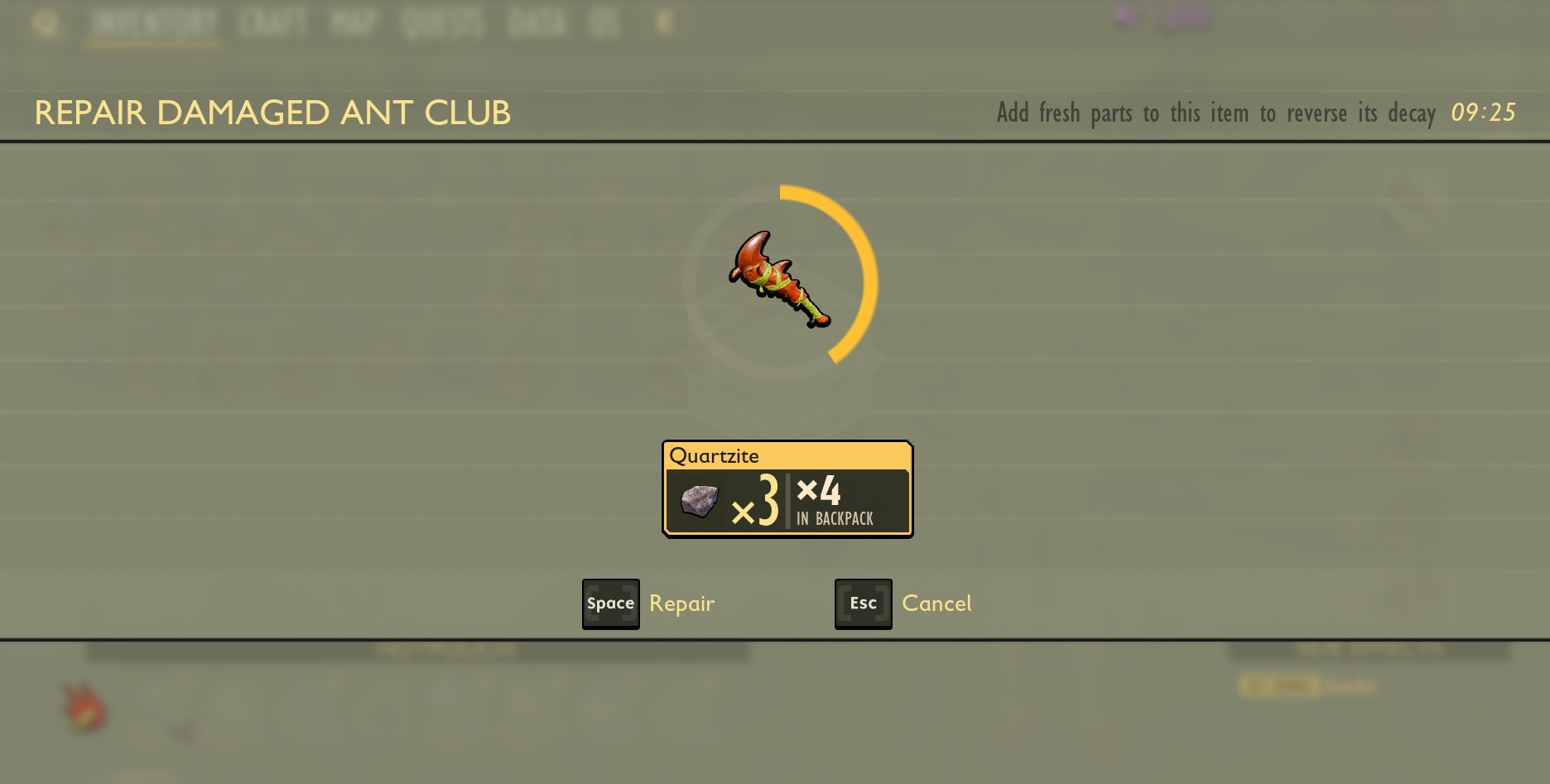Select the INVENTORY tab
Image resolution: width=1550 pixels, height=784 pixels.
(153, 23)
